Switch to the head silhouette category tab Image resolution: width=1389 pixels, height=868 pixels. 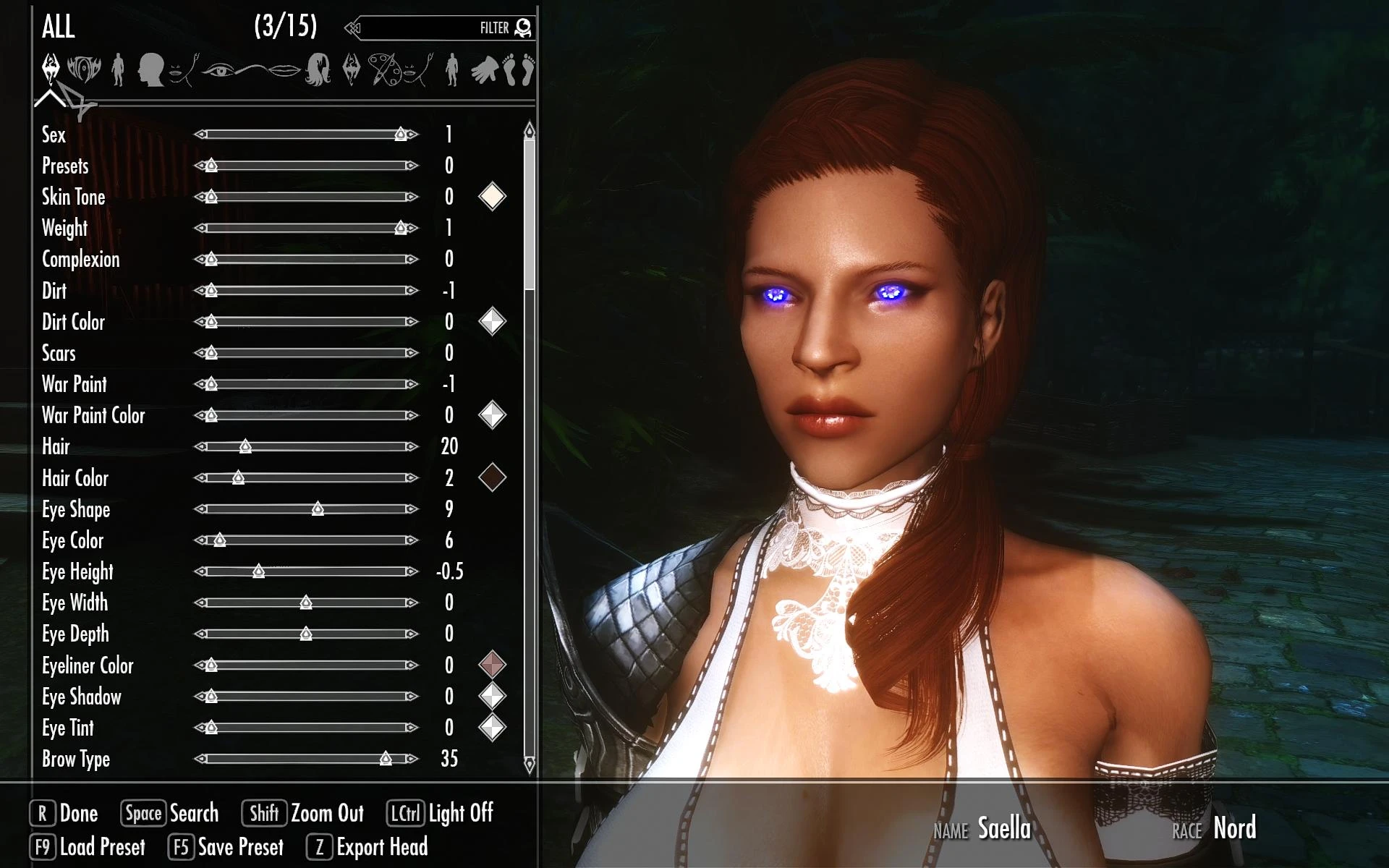click(x=150, y=71)
